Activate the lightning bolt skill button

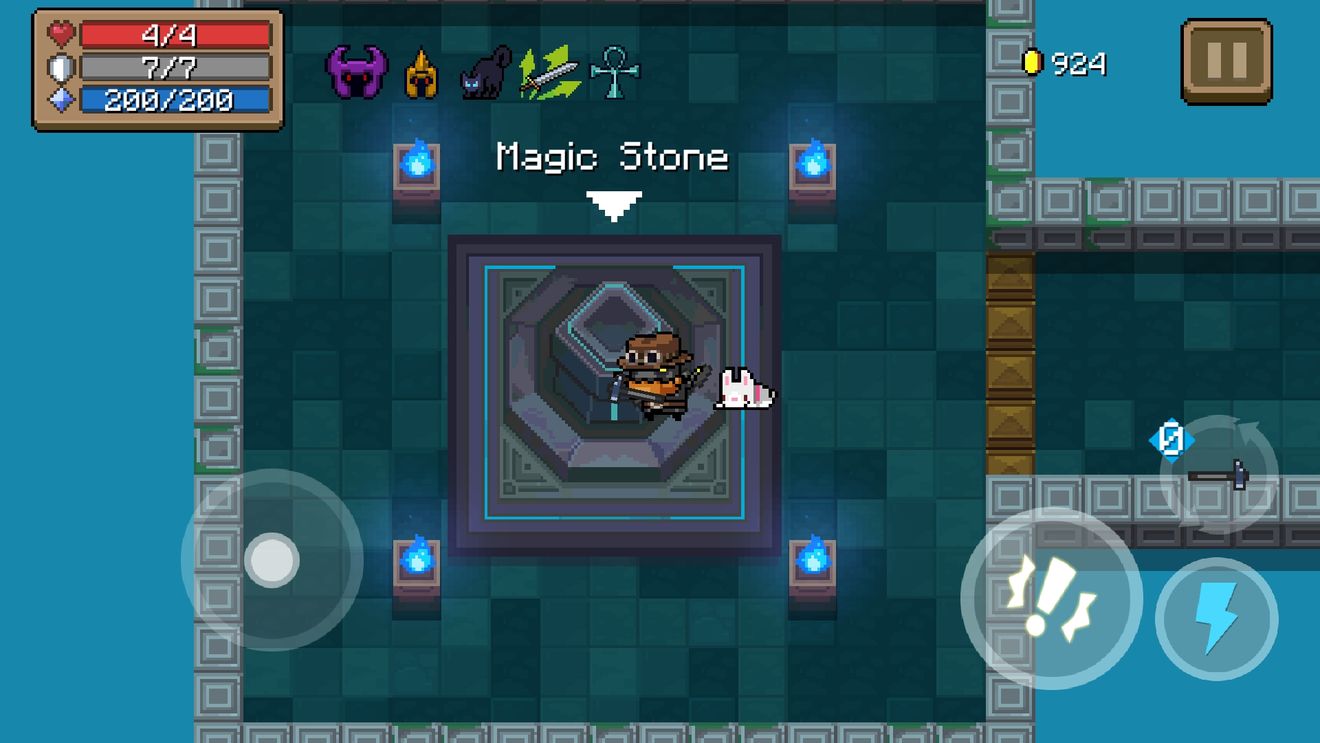[x=1216, y=619]
